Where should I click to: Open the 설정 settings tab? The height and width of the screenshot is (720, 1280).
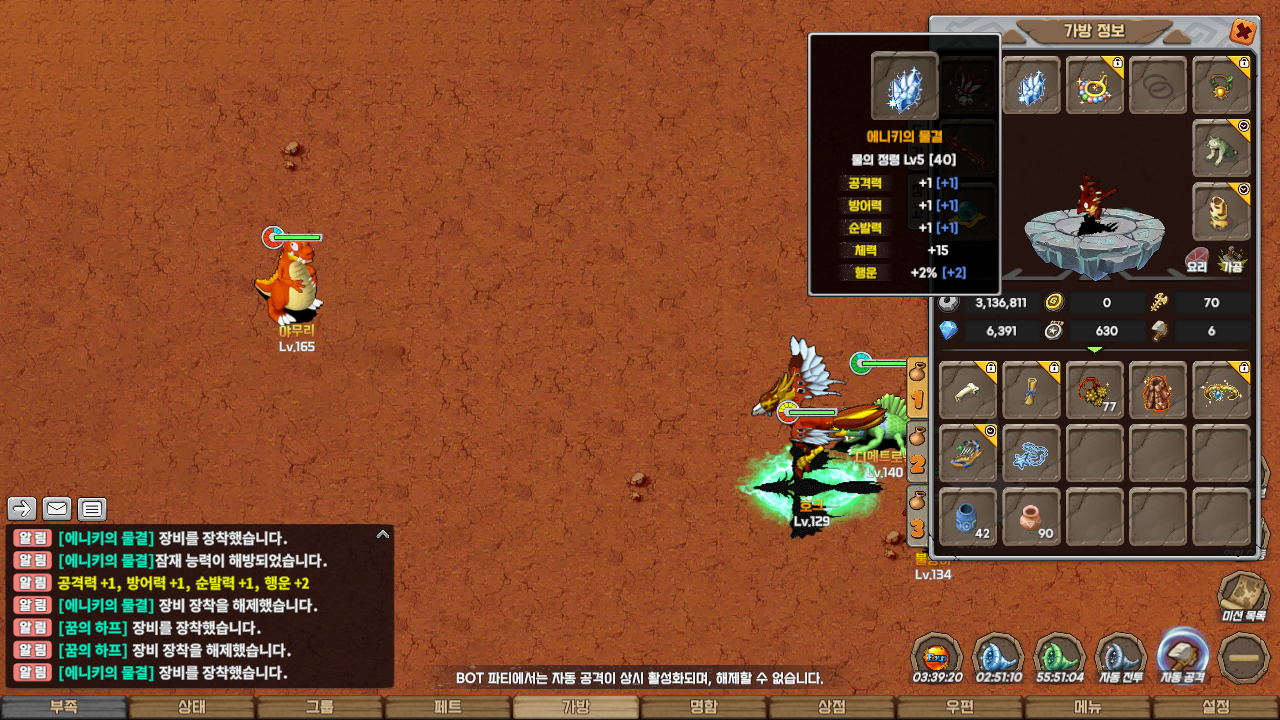[1216, 707]
